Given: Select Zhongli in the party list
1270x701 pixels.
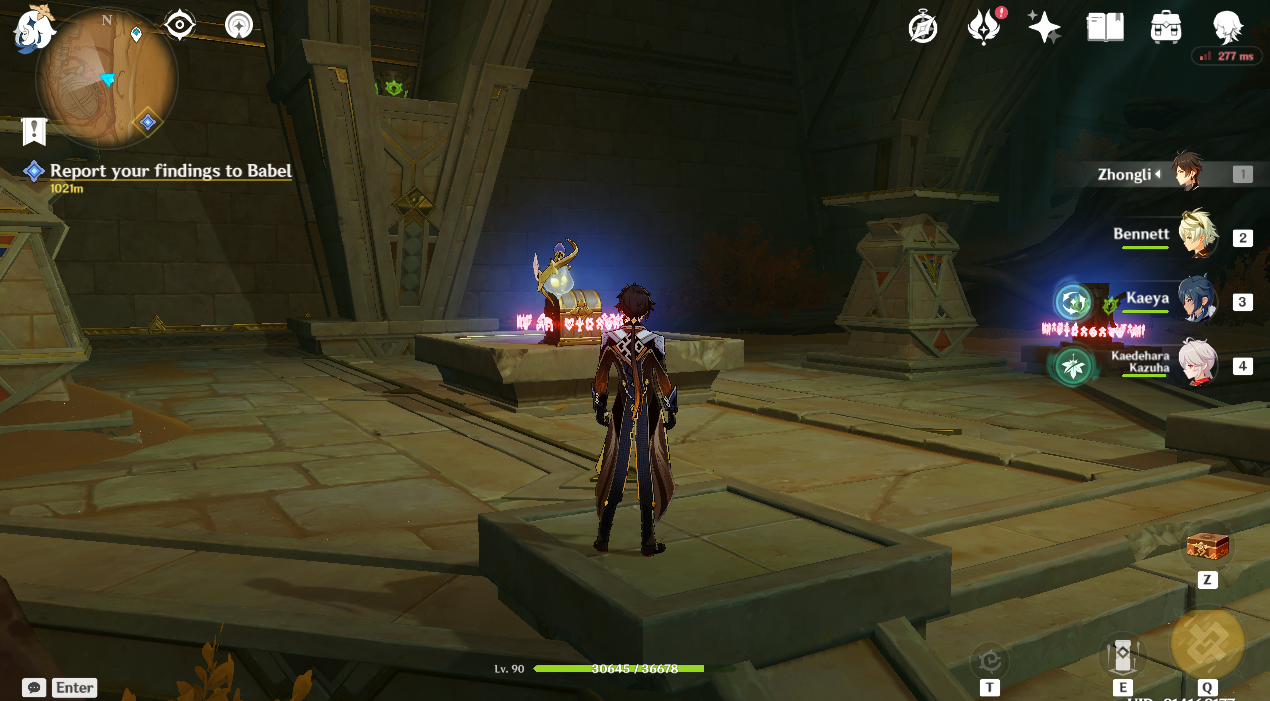Looking at the screenshot, I should (1187, 173).
